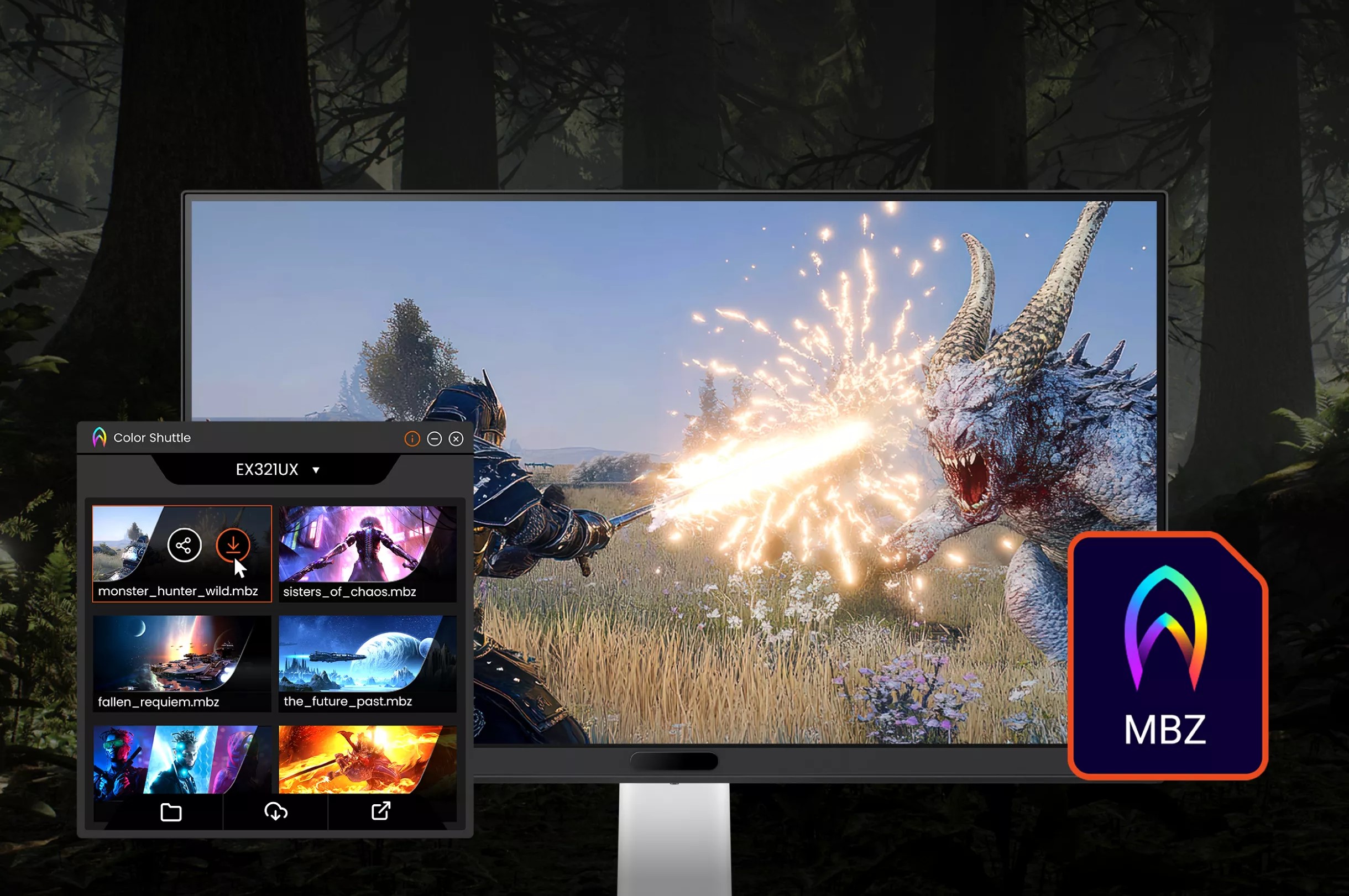This screenshot has height=896, width=1349.
Task: Close the Color Shuttle window
Action: pos(456,438)
